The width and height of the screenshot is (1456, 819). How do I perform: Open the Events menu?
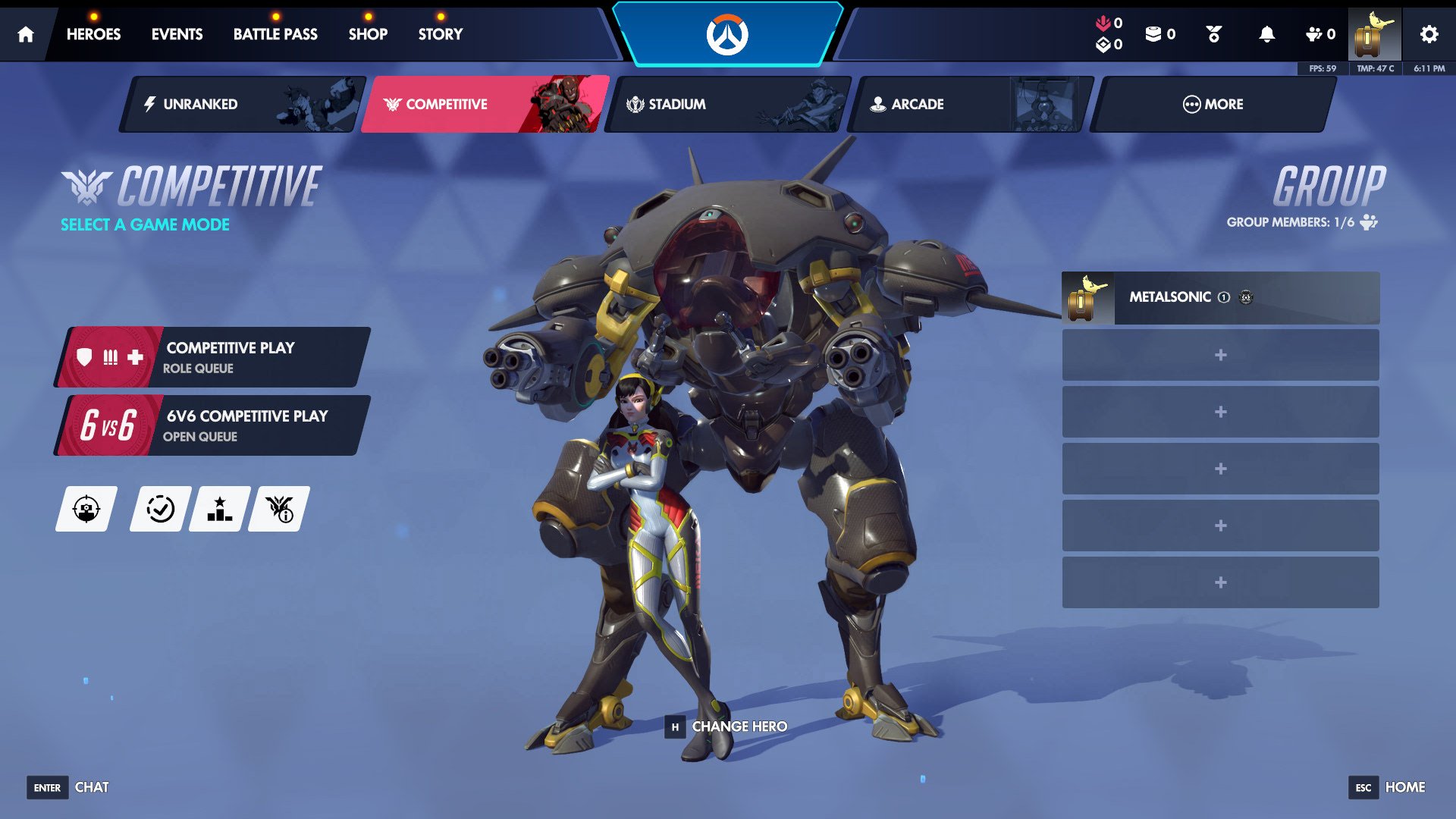[177, 34]
